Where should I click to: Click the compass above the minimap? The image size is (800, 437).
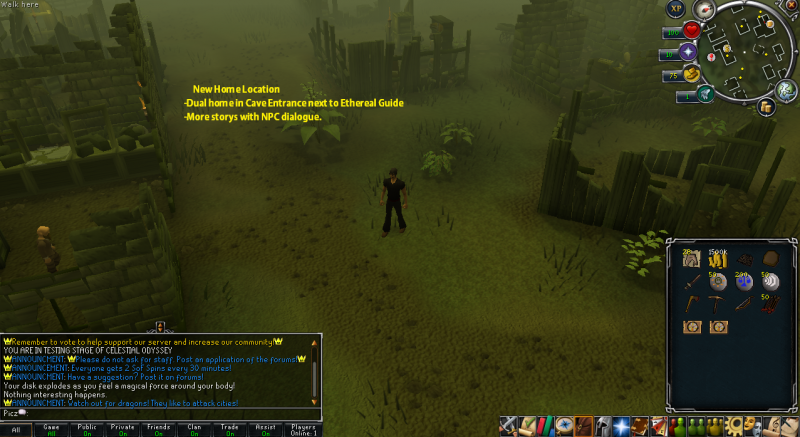click(704, 12)
